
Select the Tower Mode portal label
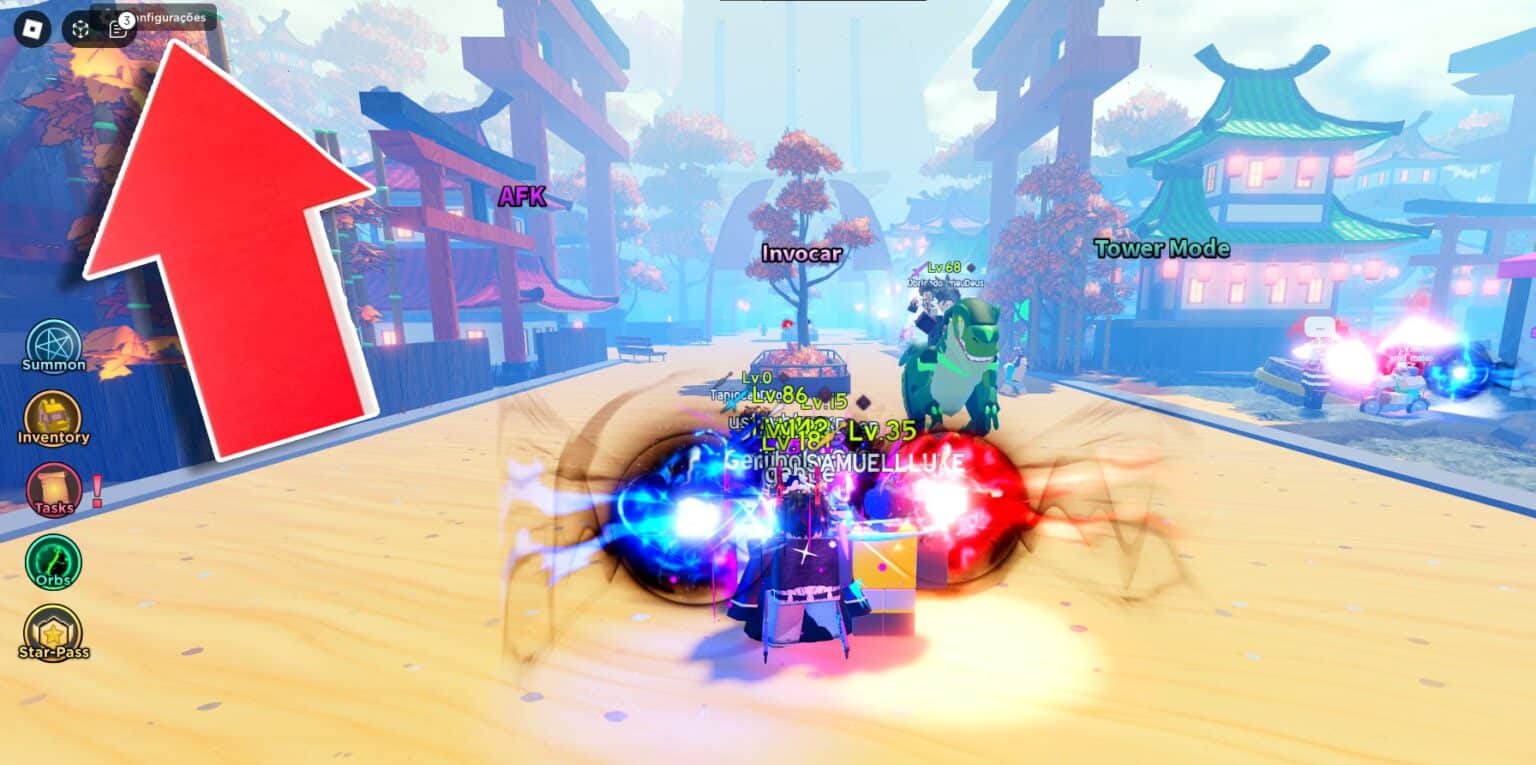tap(1160, 249)
